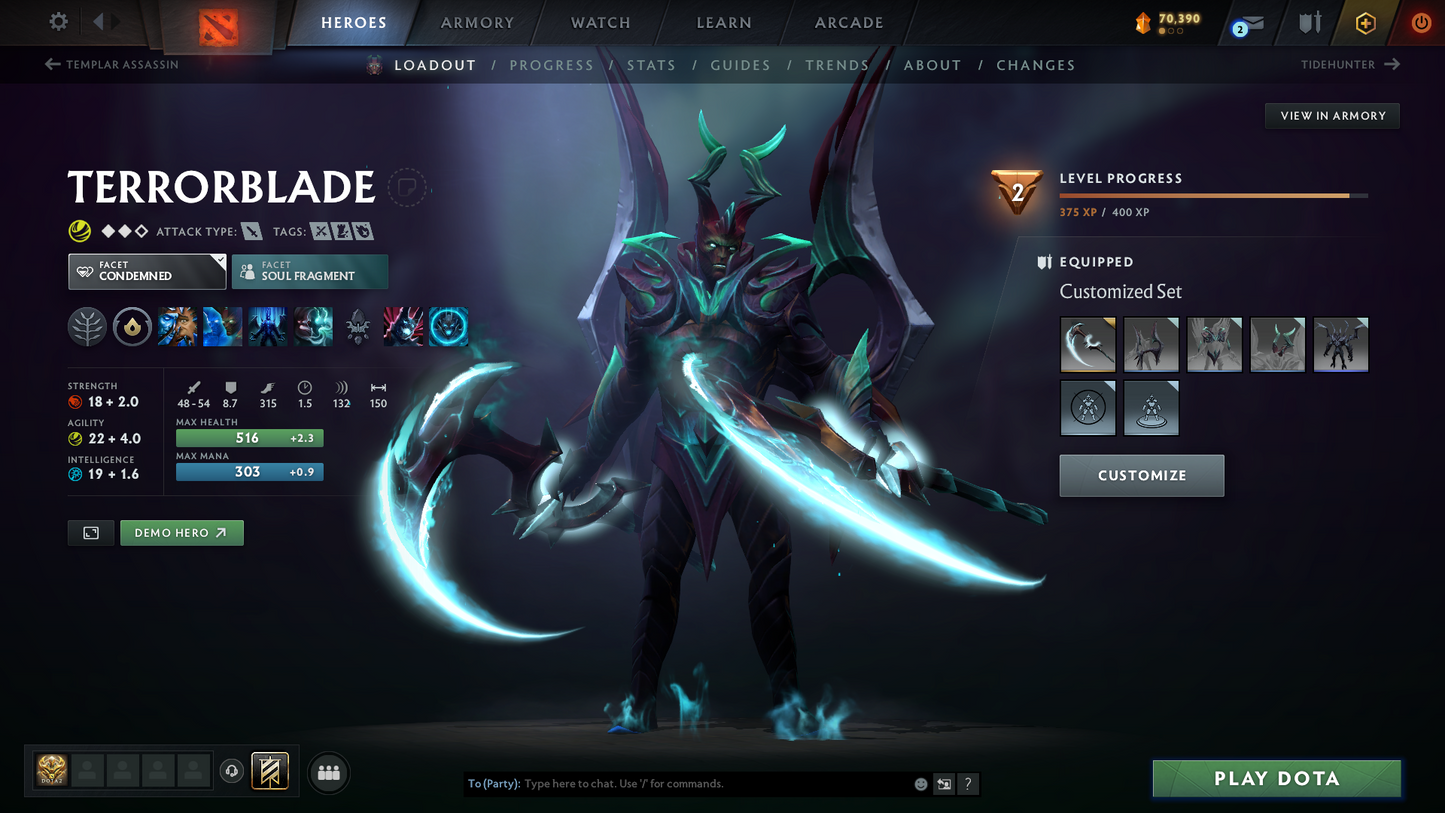This screenshot has width=1445, height=813.
Task: Start matchmaking with Play Dota
Action: (x=1276, y=779)
